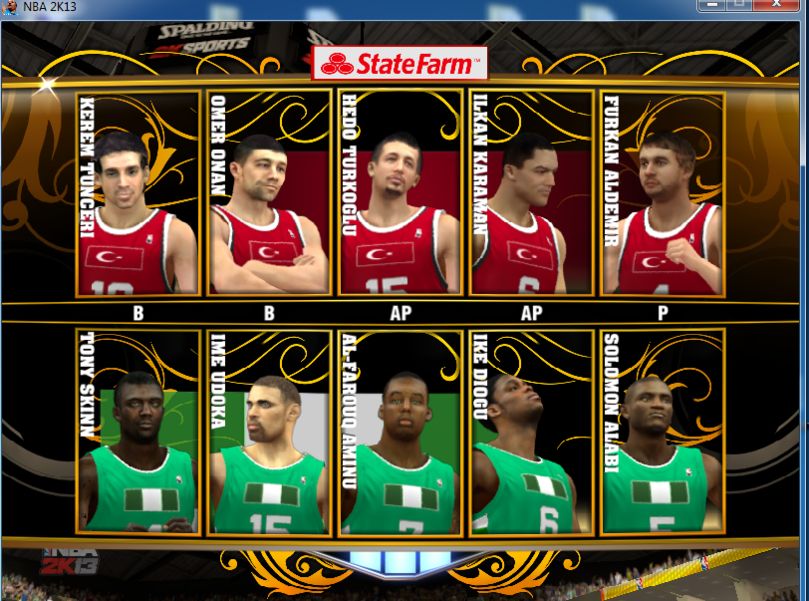Choose the Omer Onan lineup card
Image resolution: width=809 pixels, height=601 pixels.
269,194
